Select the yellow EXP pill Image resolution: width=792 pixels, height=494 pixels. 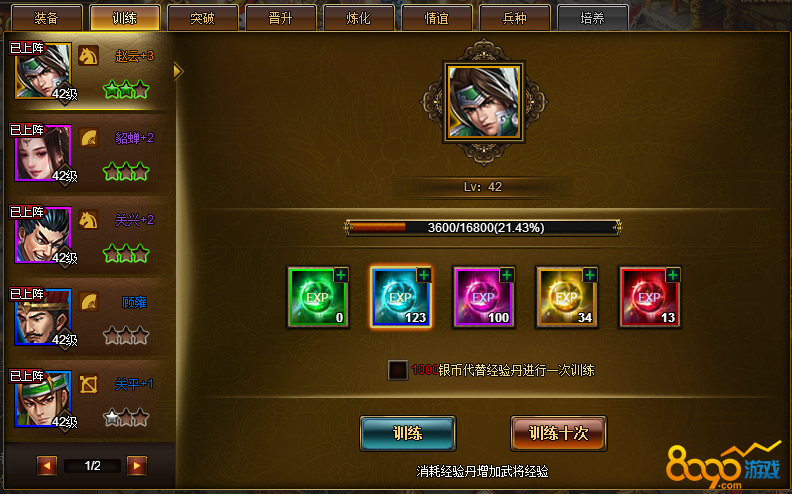[566, 297]
